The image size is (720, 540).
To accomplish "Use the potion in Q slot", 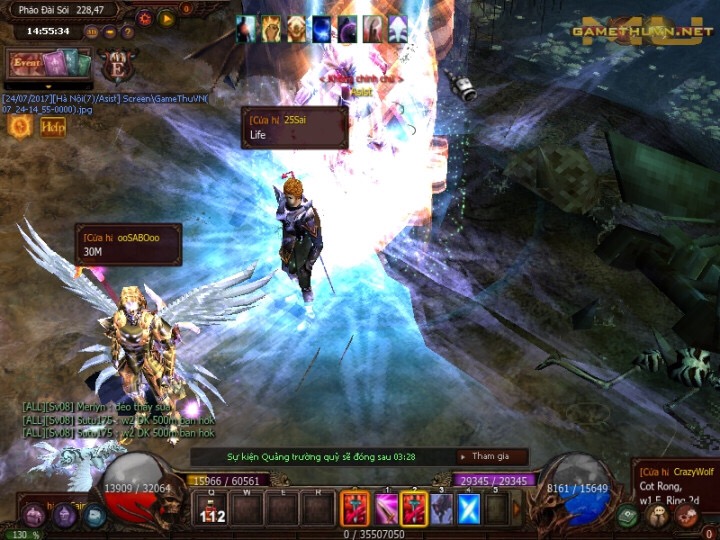I will [214, 510].
